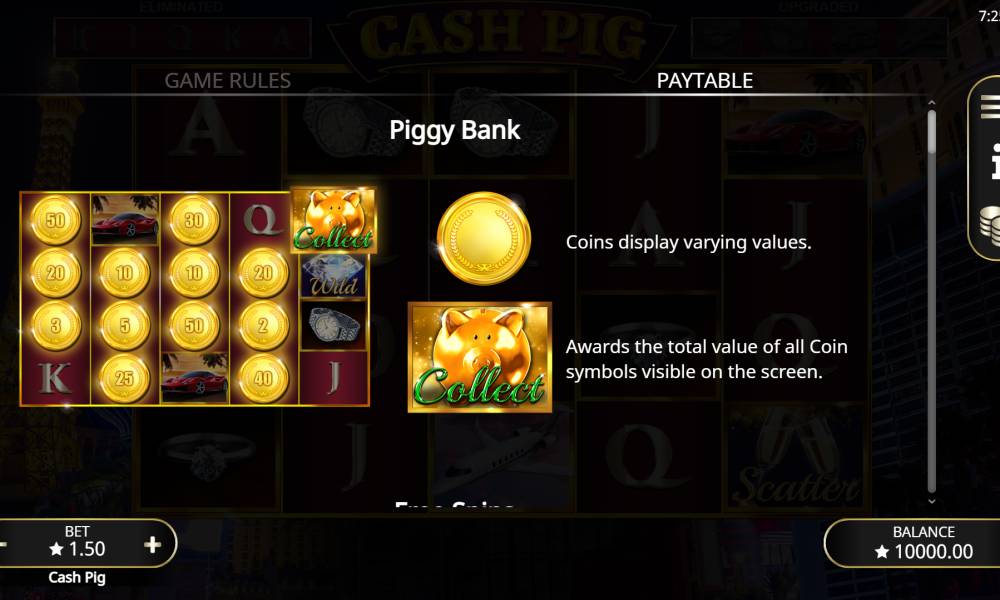Image resolution: width=1000 pixels, height=600 pixels.
Task: Open the coin stack icon
Action: click(990, 224)
